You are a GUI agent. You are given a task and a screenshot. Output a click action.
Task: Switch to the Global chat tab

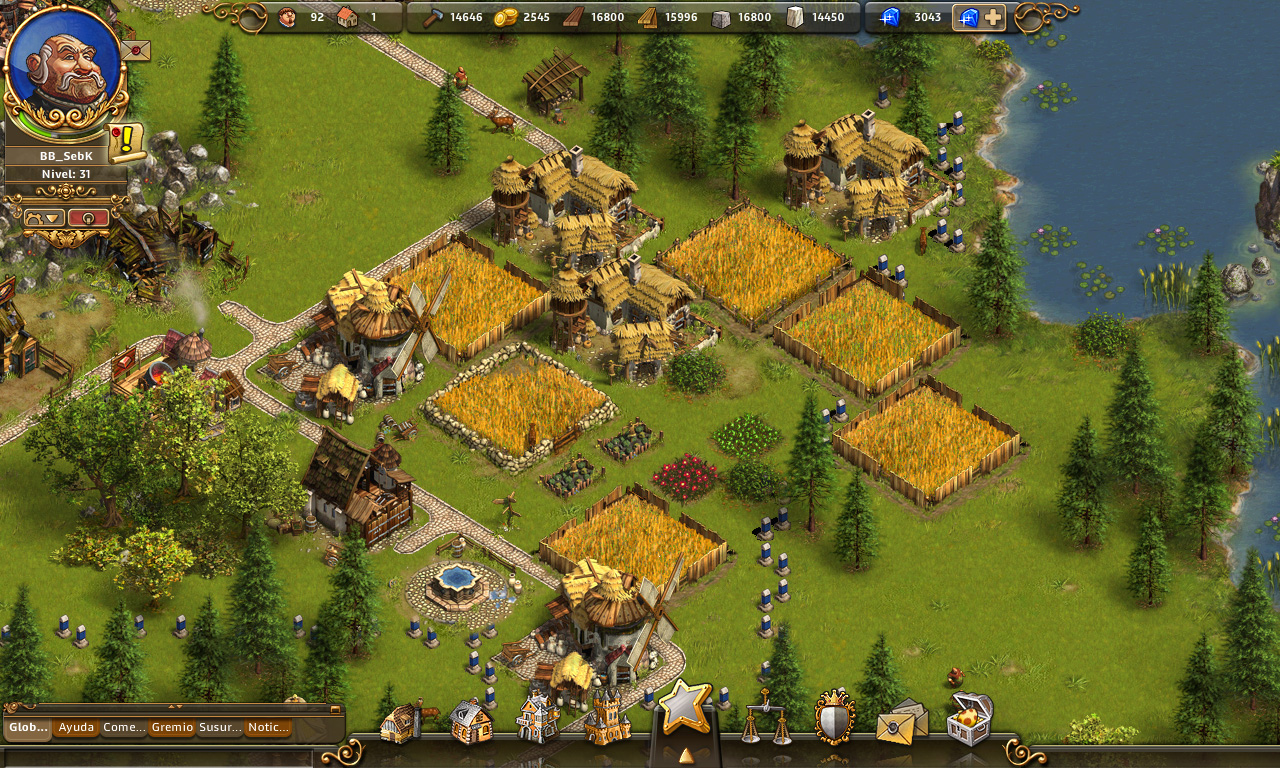[x=28, y=728]
